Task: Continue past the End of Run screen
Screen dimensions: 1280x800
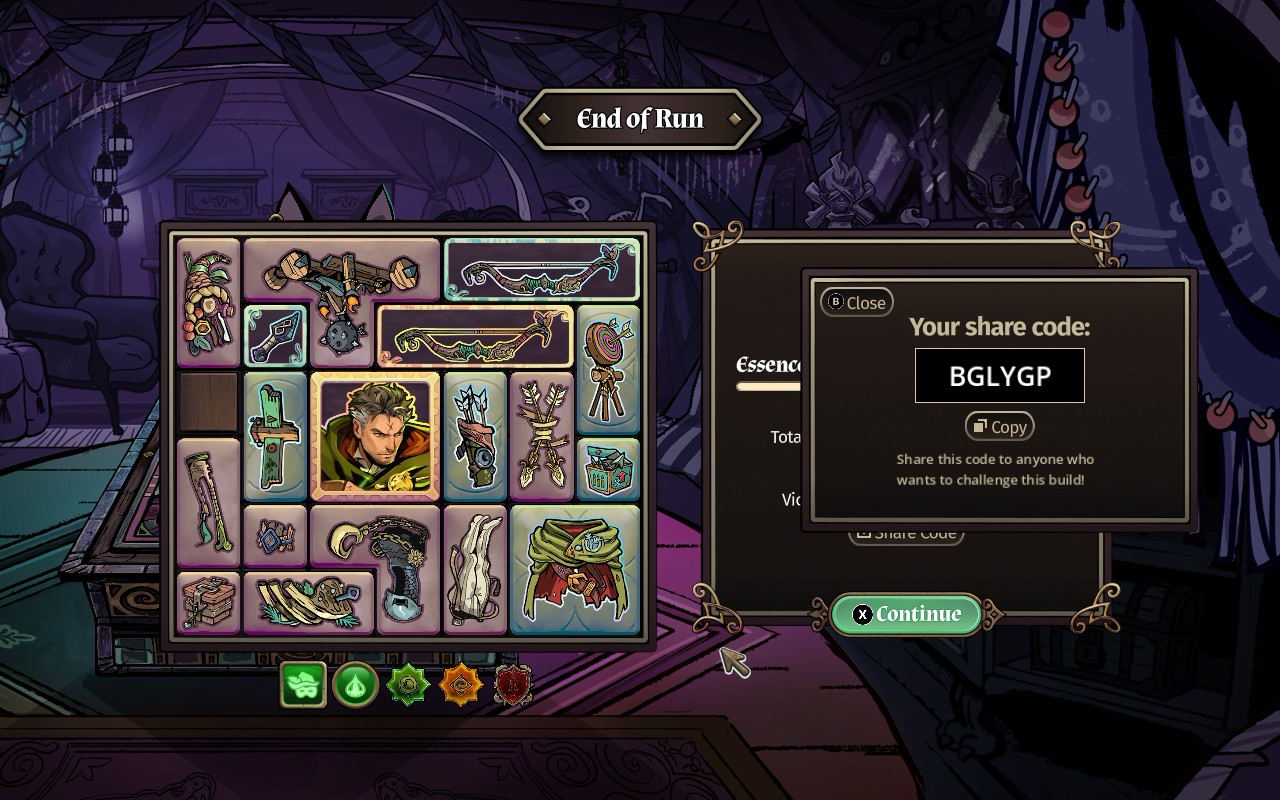Action: click(x=906, y=614)
